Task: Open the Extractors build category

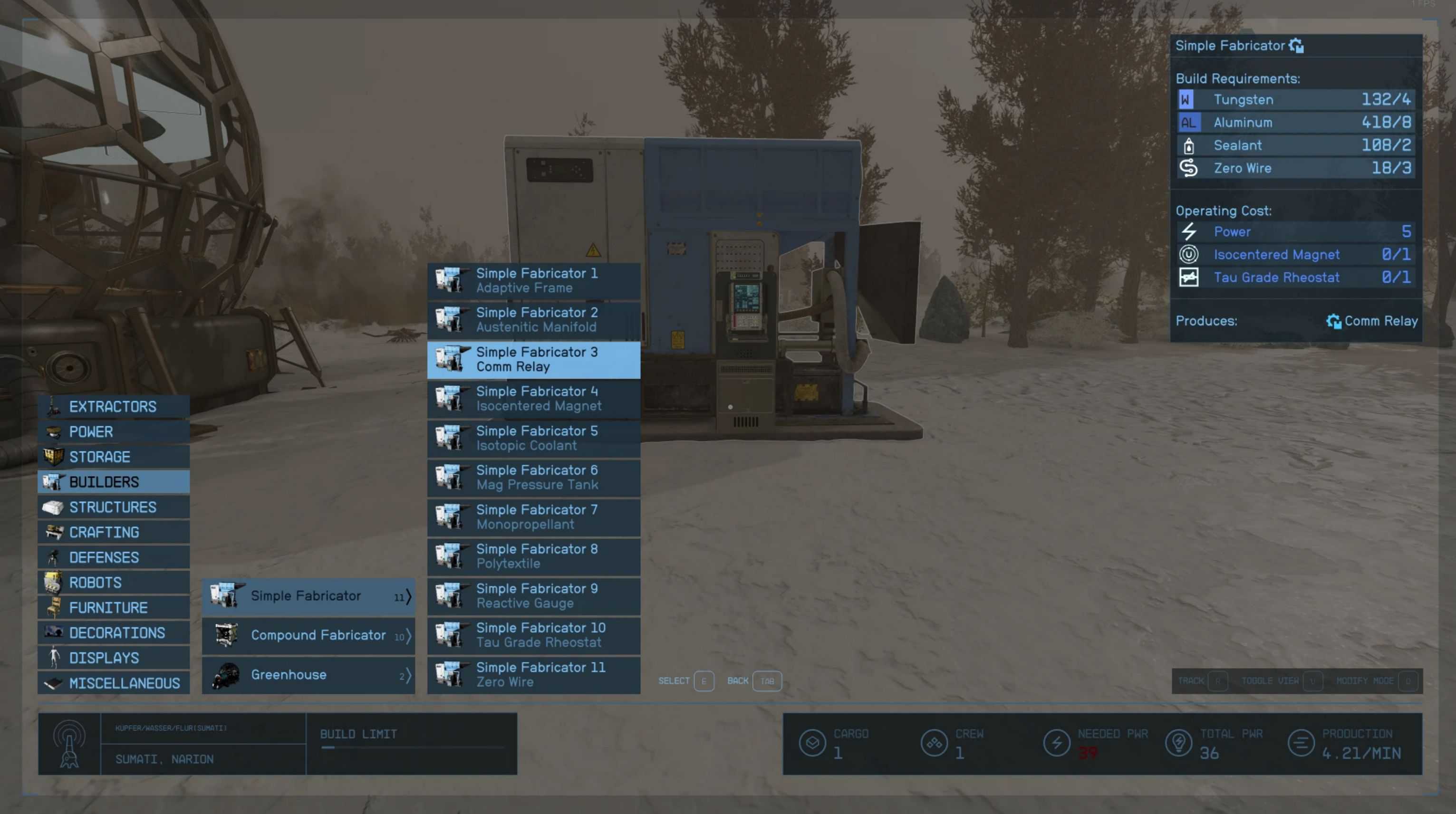Action: coord(113,407)
